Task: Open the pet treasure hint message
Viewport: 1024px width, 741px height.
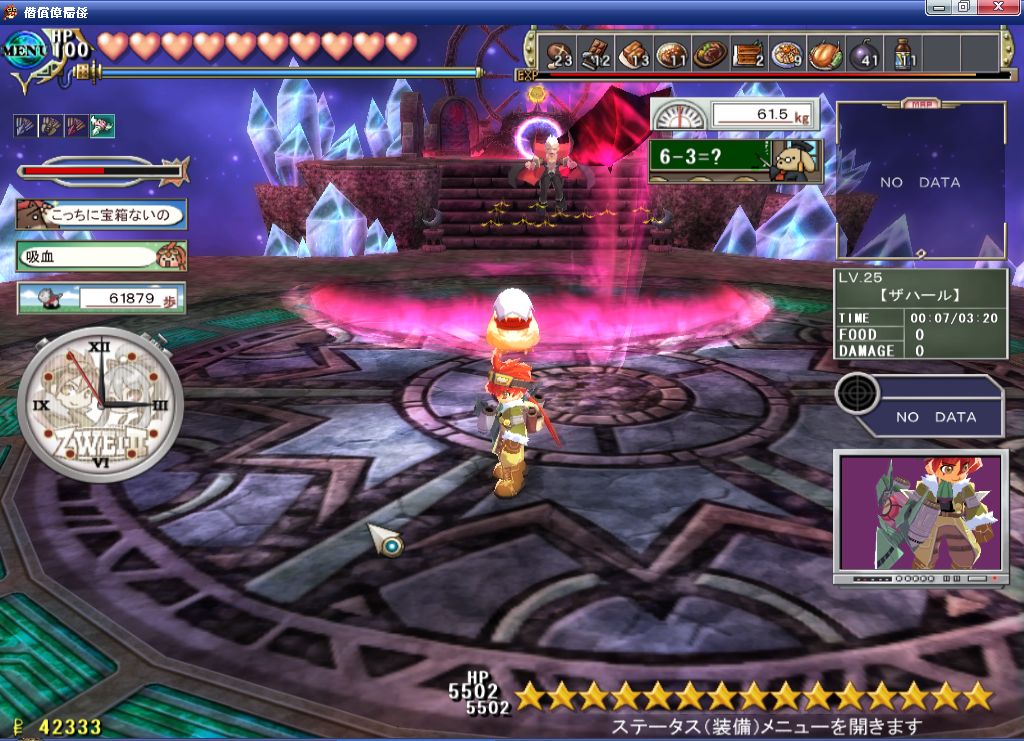Action: coord(100,214)
